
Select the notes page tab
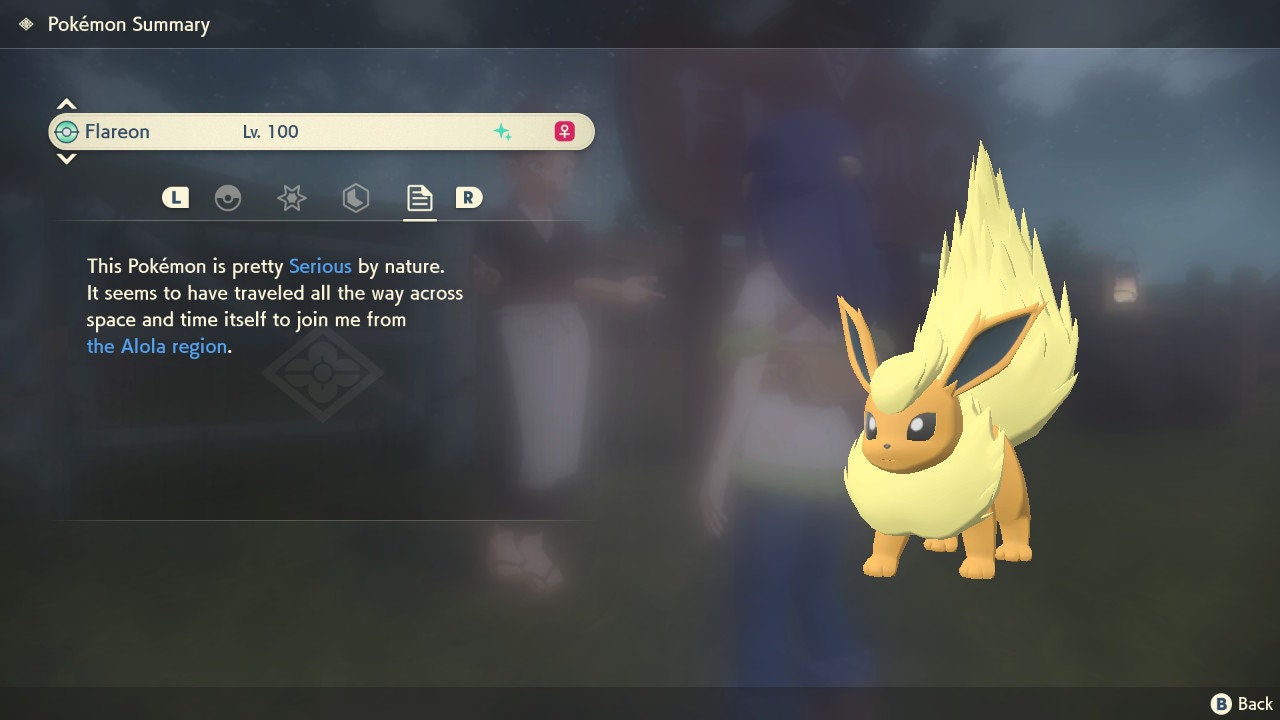pos(419,198)
